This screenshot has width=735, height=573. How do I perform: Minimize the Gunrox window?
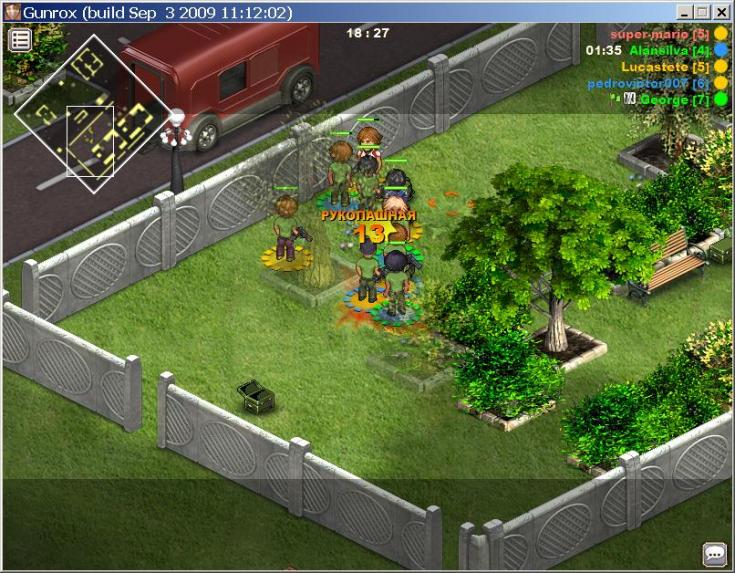pos(686,13)
